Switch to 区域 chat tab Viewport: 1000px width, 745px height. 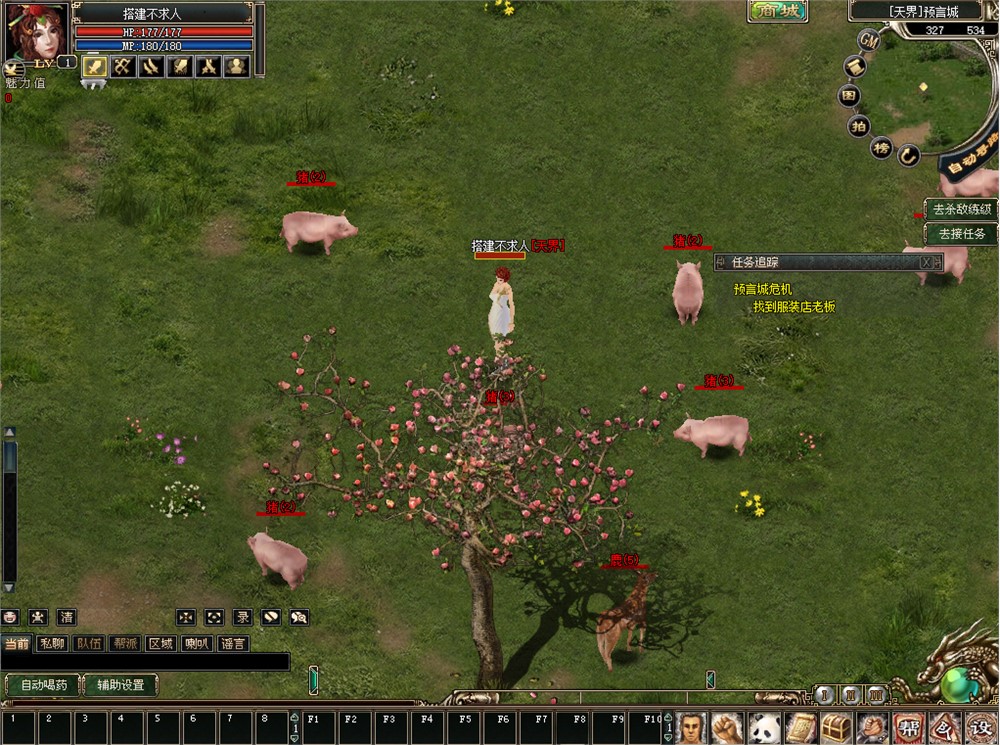pyautogui.click(x=161, y=644)
